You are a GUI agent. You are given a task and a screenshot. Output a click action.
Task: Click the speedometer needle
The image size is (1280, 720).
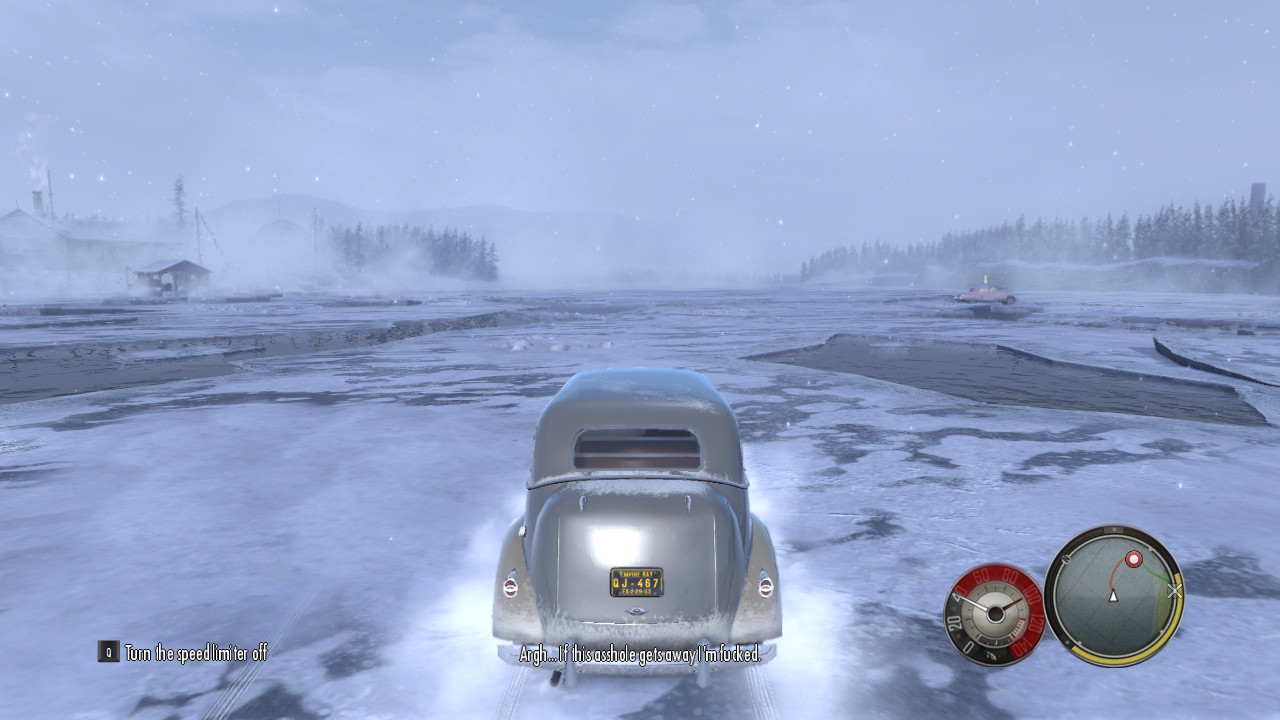point(977,600)
